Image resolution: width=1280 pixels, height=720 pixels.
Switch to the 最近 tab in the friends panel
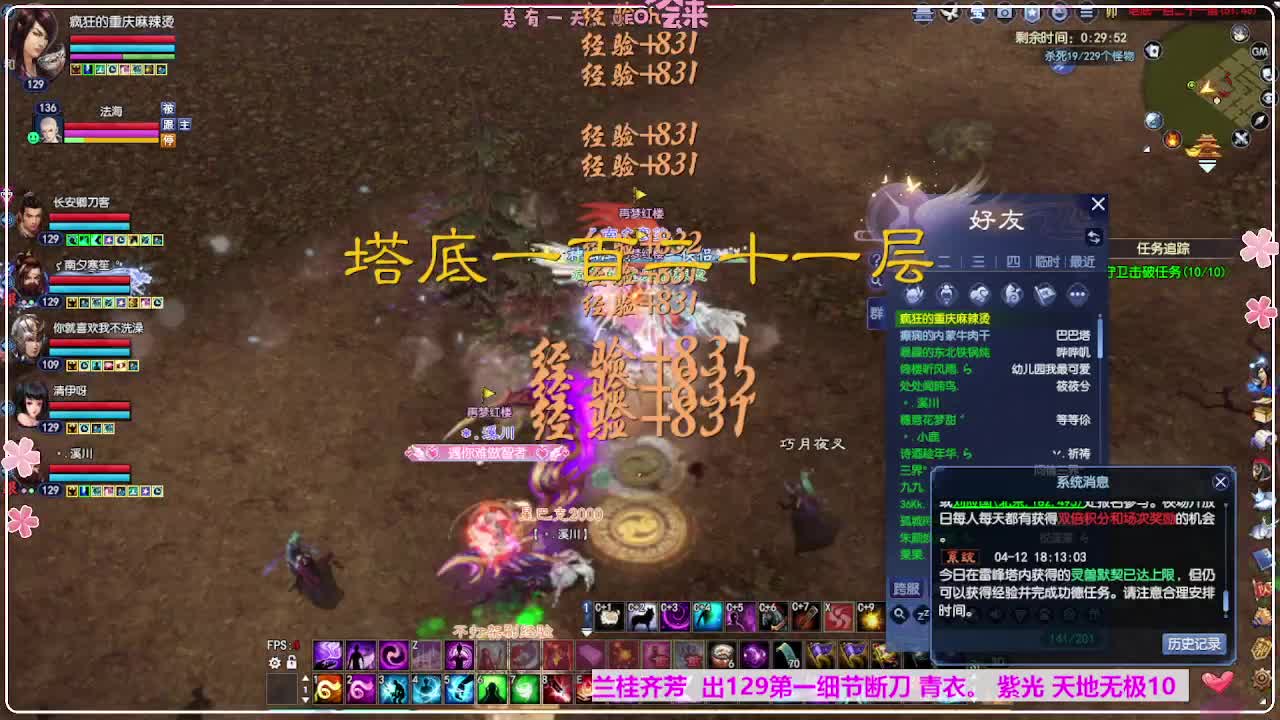(x=1083, y=262)
